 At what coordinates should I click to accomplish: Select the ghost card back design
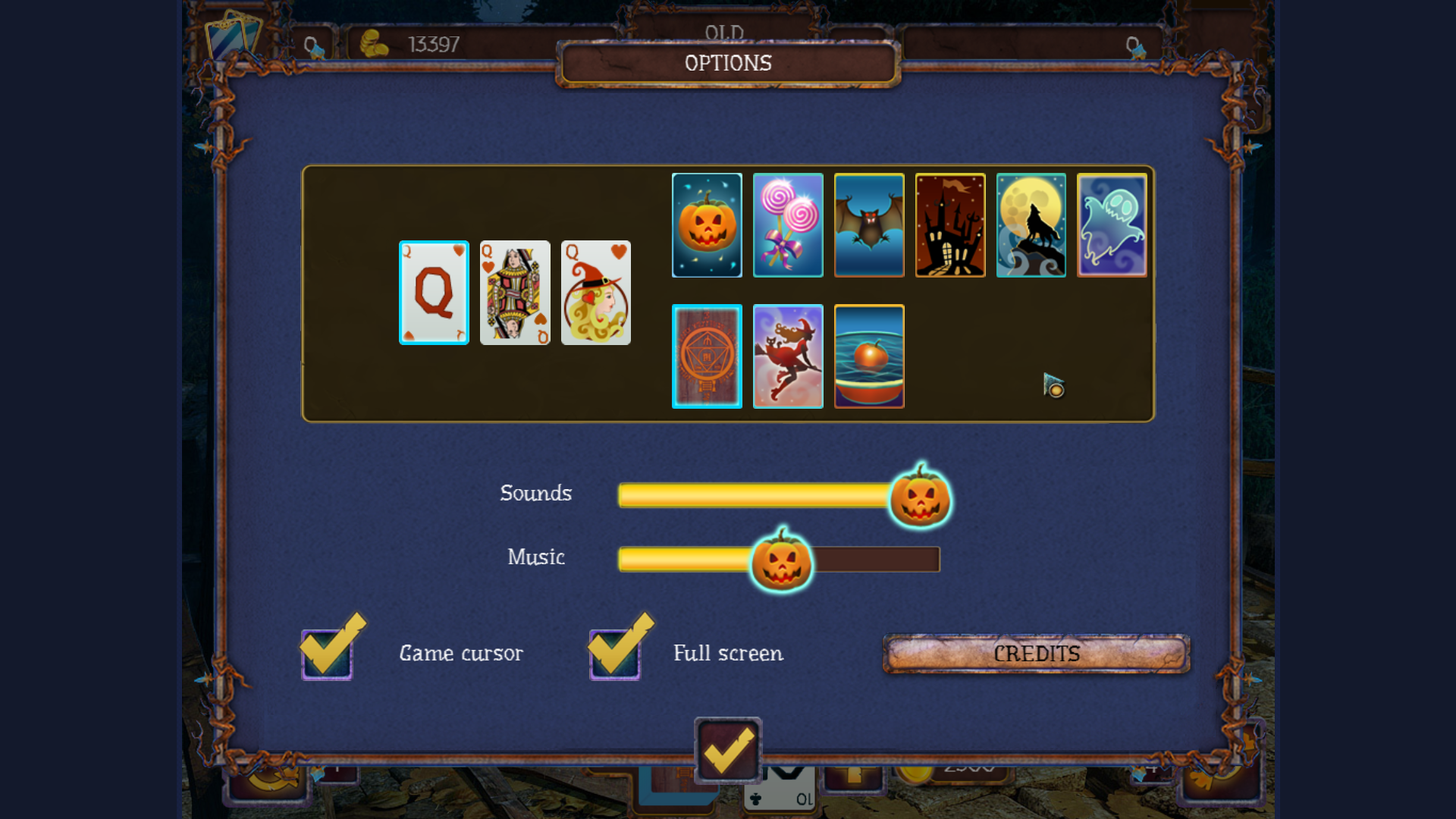click(1112, 224)
